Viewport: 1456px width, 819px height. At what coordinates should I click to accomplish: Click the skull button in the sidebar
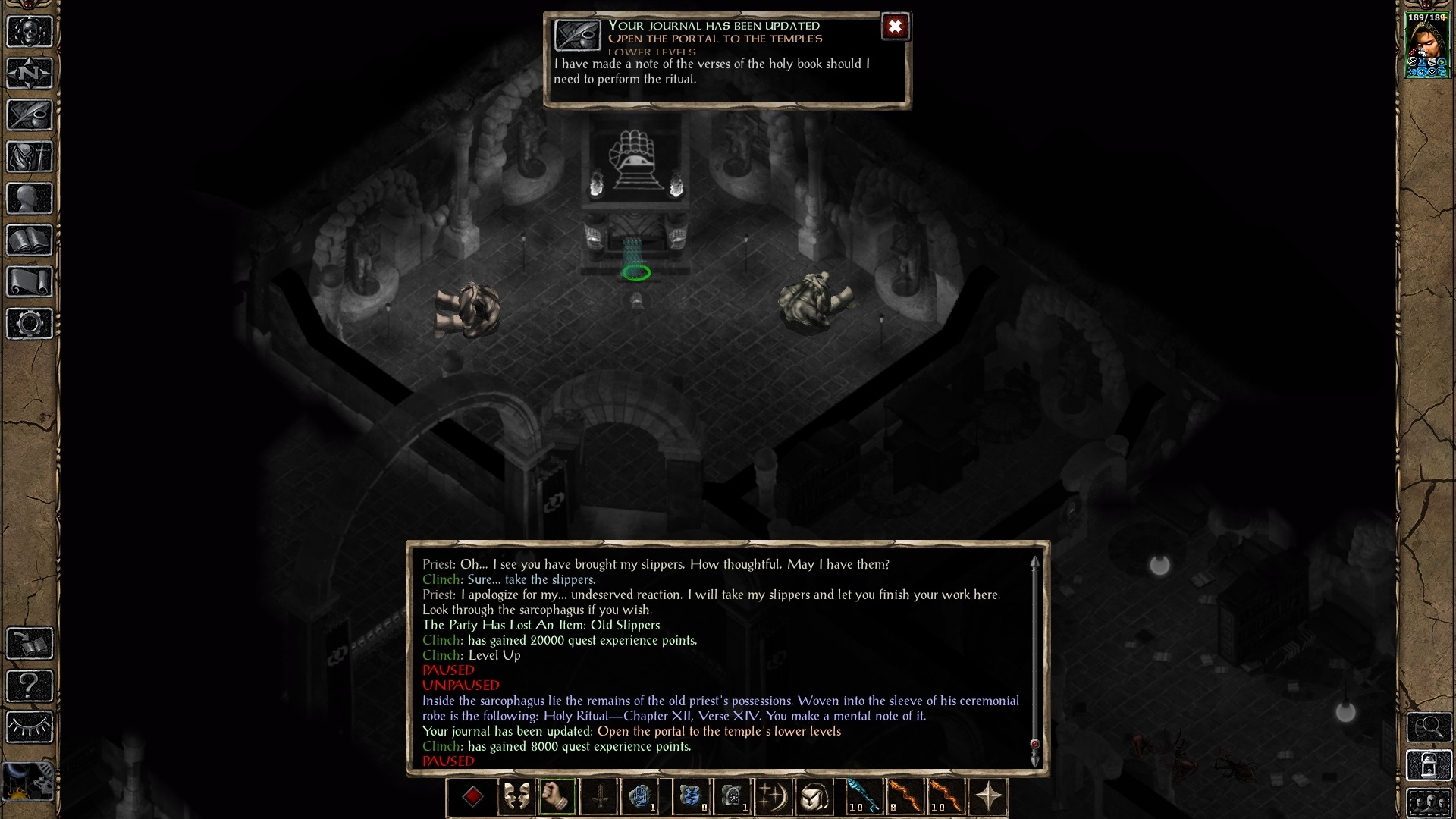point(30,32)
